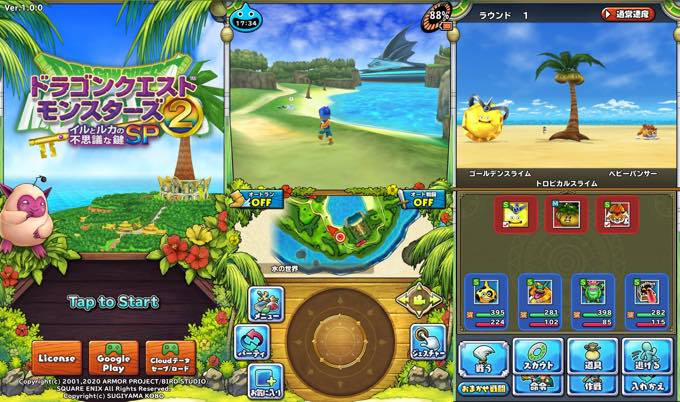The height and width of the screenshot is (402, 680).
Task: Toggle the auto-battle (オート戦闘) switch
Action: point(423,199)
